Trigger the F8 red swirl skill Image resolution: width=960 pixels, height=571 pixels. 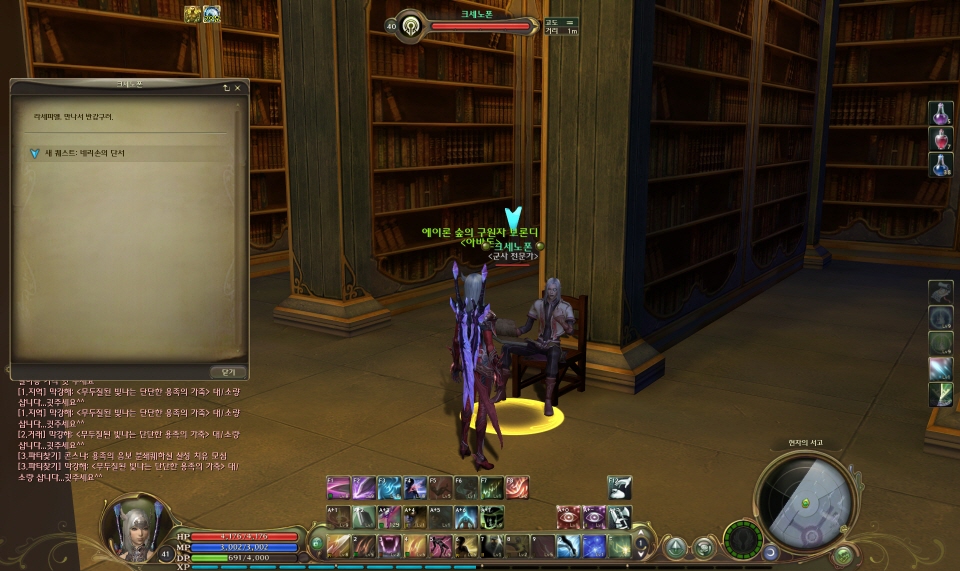(517, 487)
